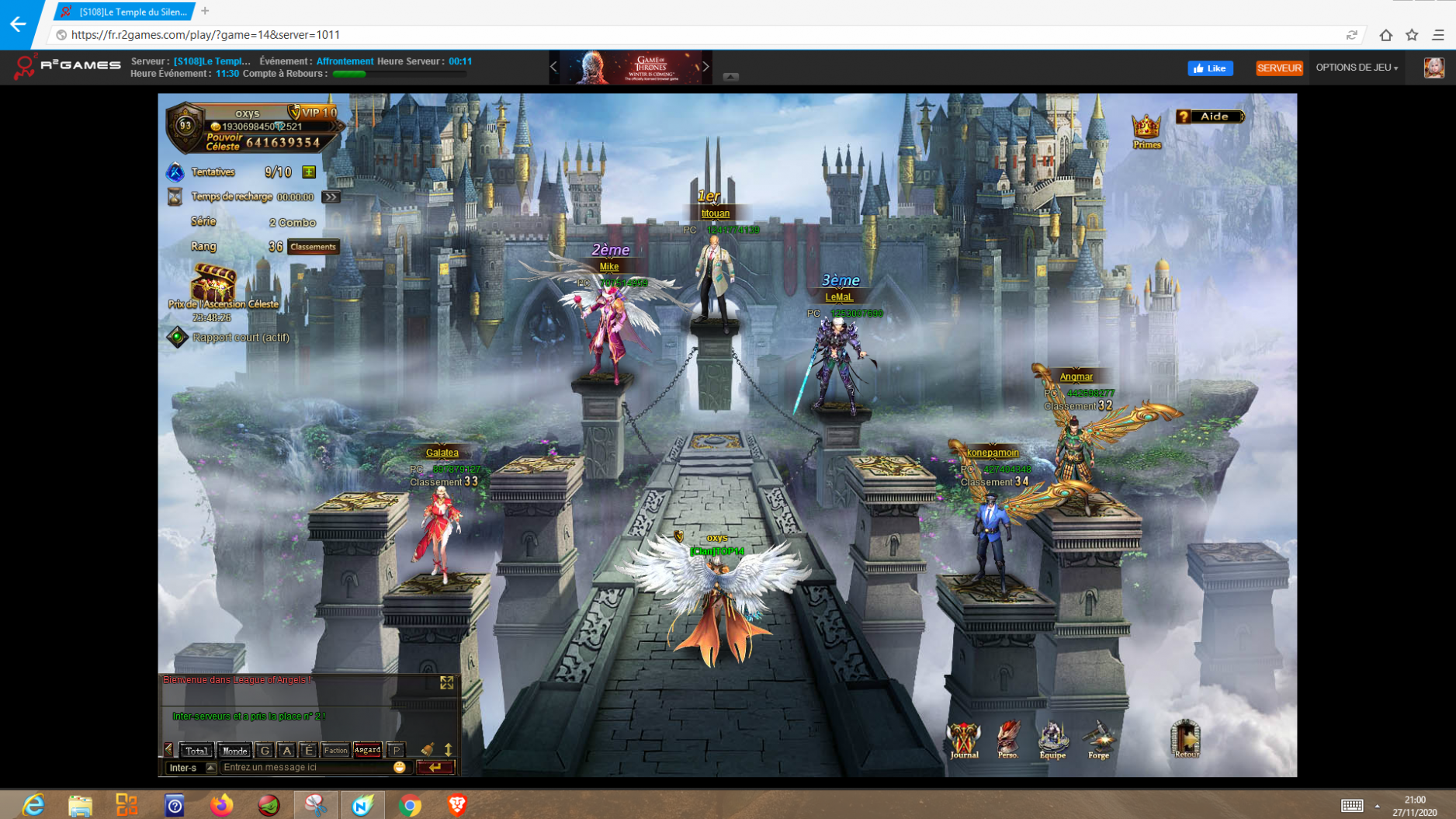Open the Forge menu
Viewport: 1456px width, 819px height.
pyautogui.click(x=1098, y=739)
